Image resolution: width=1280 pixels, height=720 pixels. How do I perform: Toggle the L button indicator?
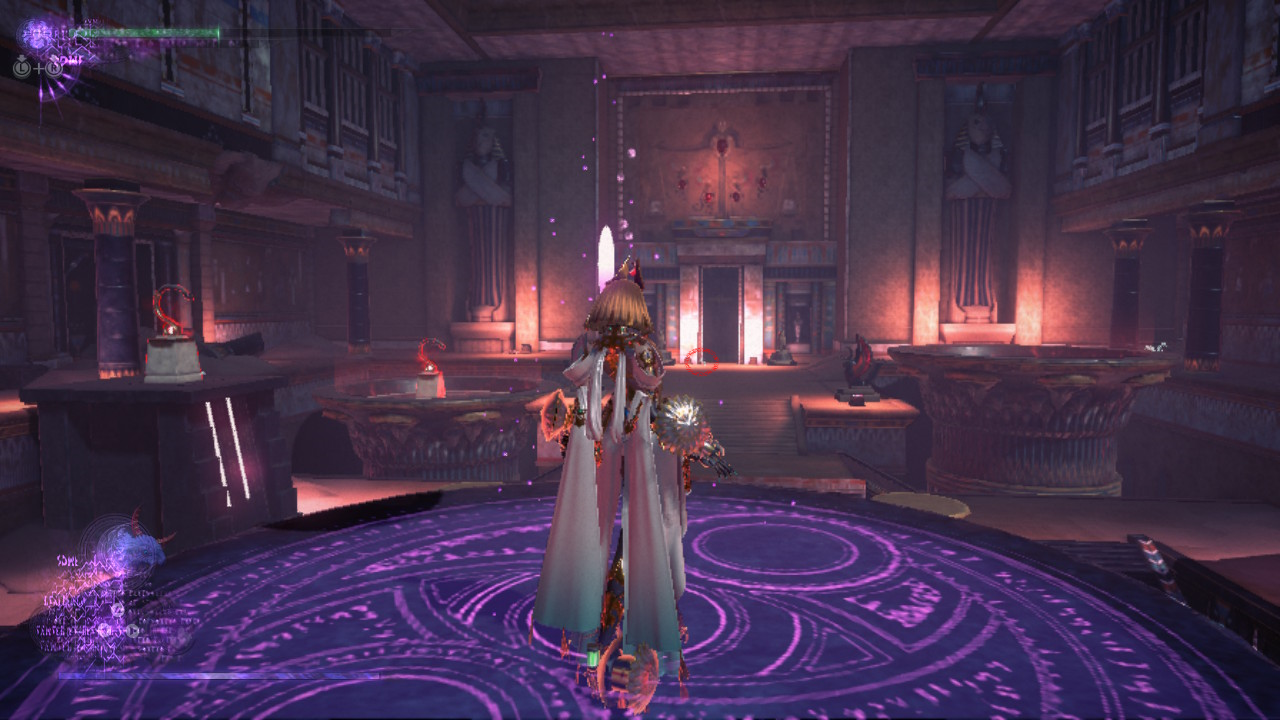21,68
